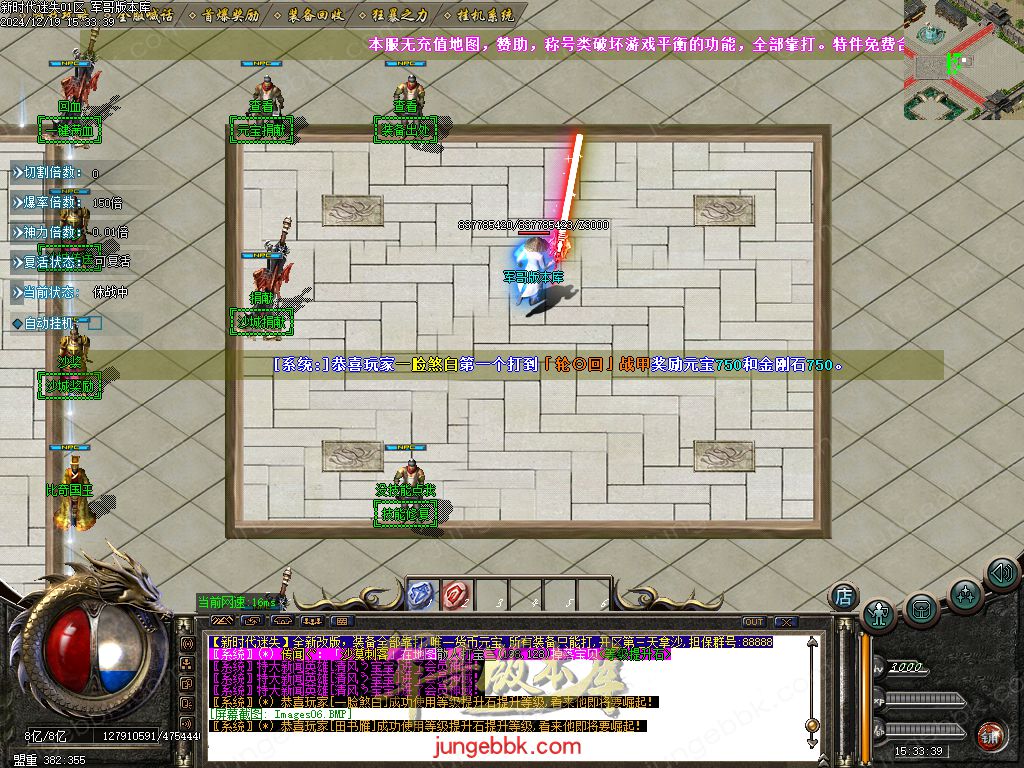
Task: Use the red item in hotbar slot 2
Action: point(456,595)
